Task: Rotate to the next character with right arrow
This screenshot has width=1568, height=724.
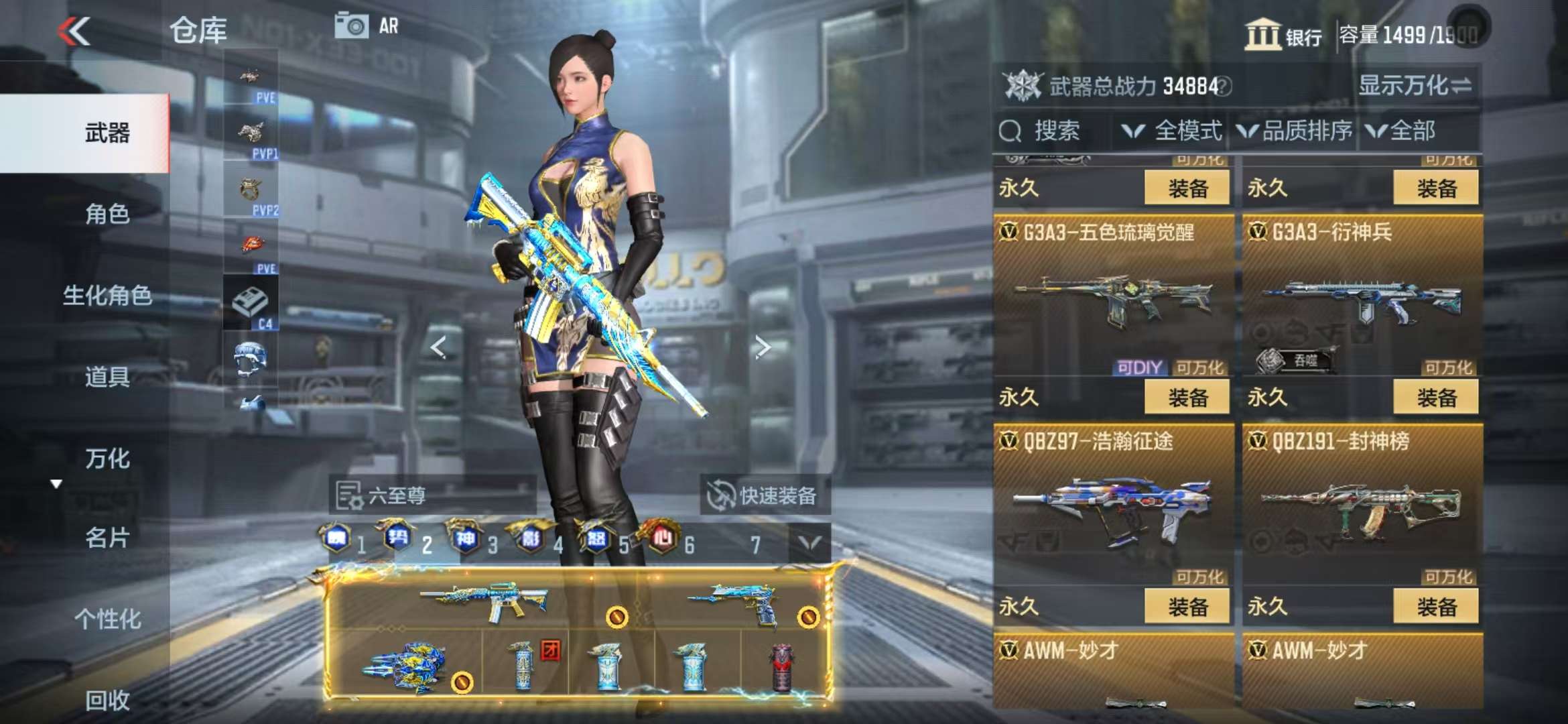Action: click(762, 347)
